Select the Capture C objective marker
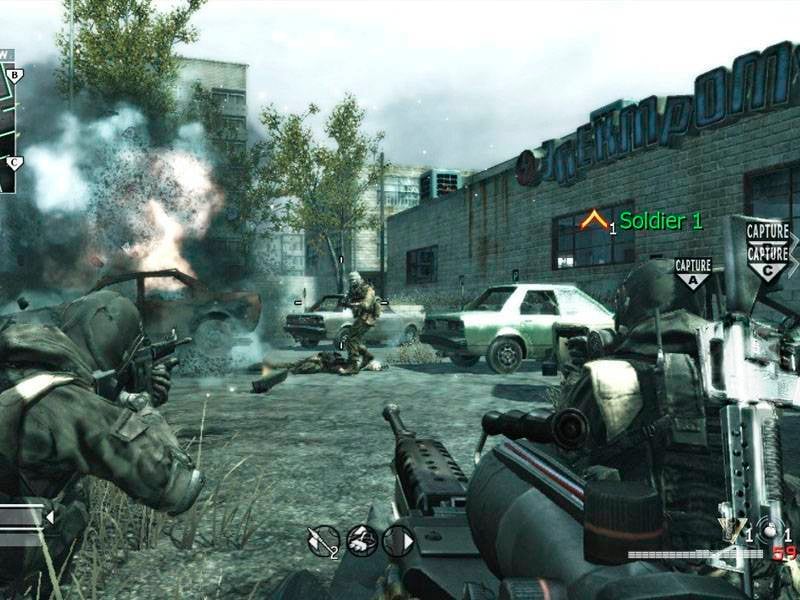 pyautogui.click(x=768, y=263)
